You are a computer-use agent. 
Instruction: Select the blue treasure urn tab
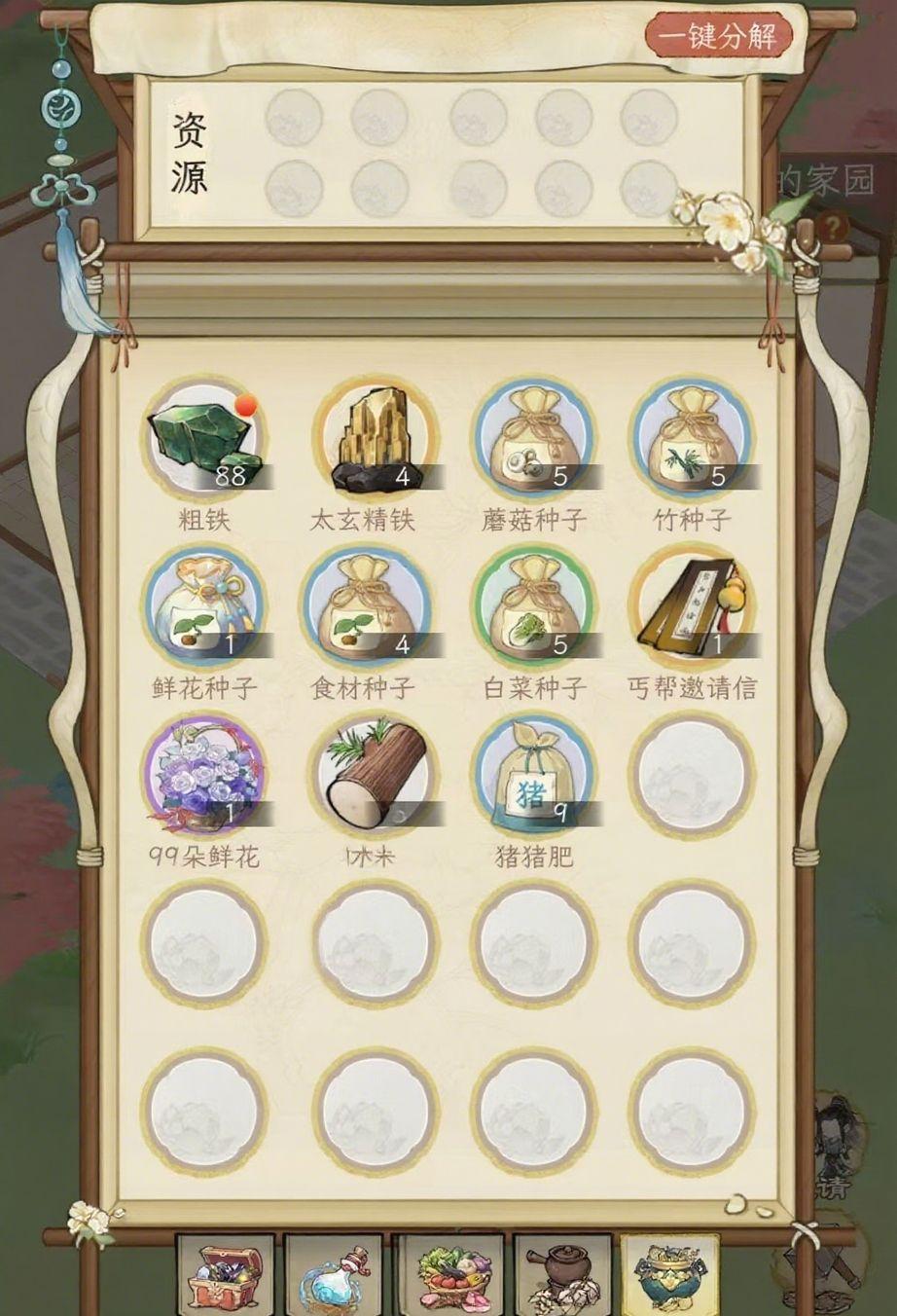(x=669, y=1273)
